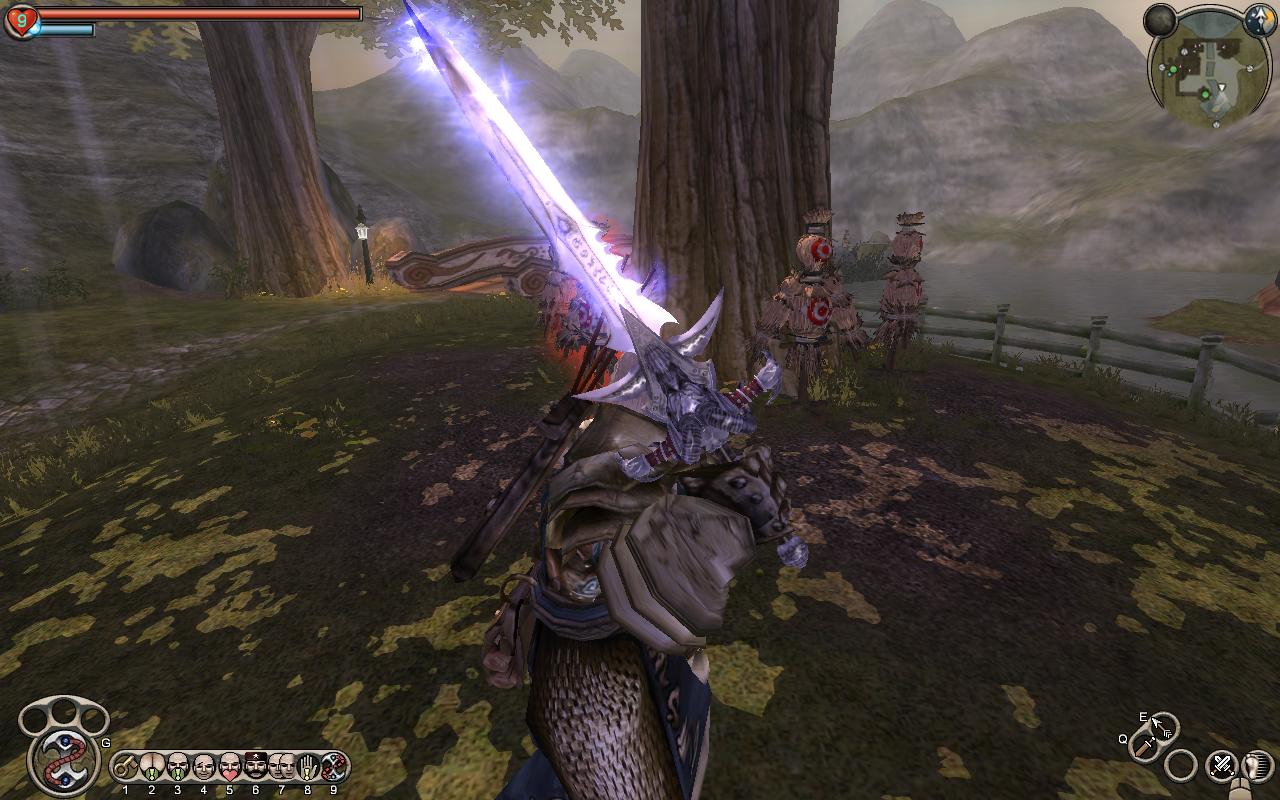Activate the pirate hat bearded face slot
This screenshot has width=1280, height=800.
tap(256, 767)
